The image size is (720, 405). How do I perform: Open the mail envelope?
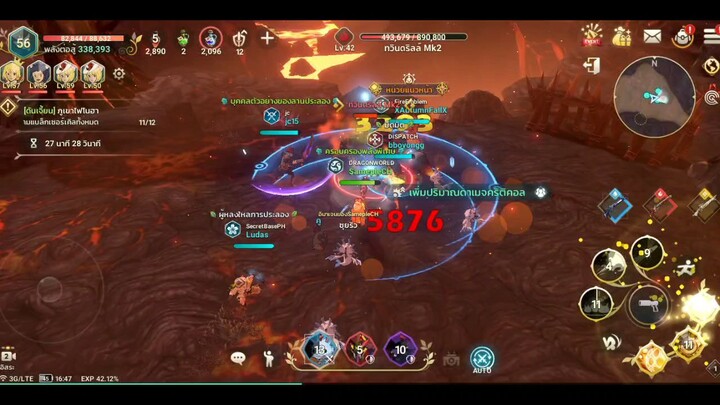652,36
